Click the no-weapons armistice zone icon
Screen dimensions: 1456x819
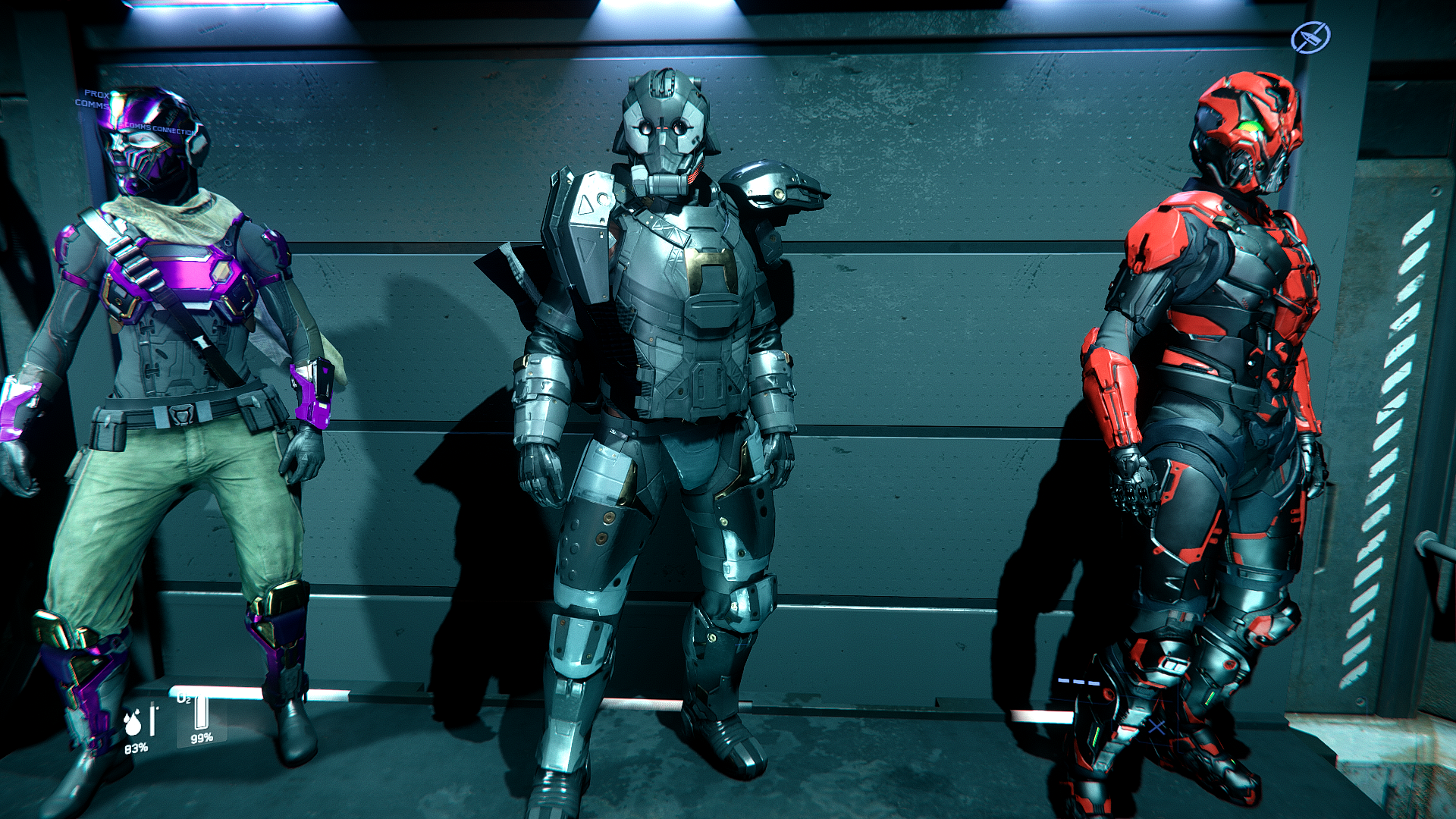(1310, 37)
